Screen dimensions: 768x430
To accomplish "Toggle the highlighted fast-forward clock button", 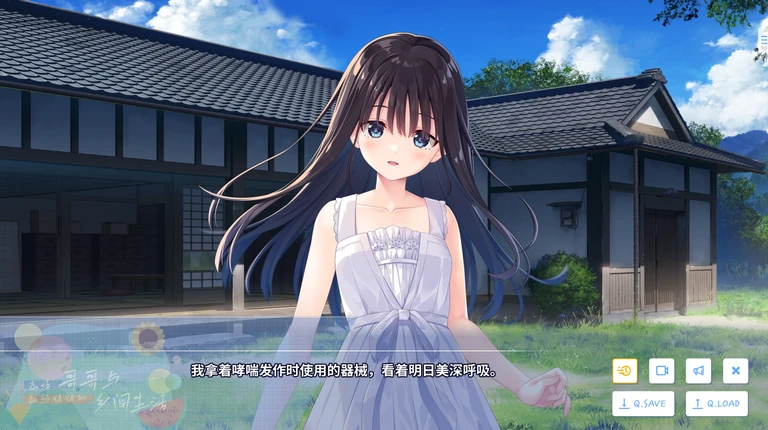I will tap(625, 371).
